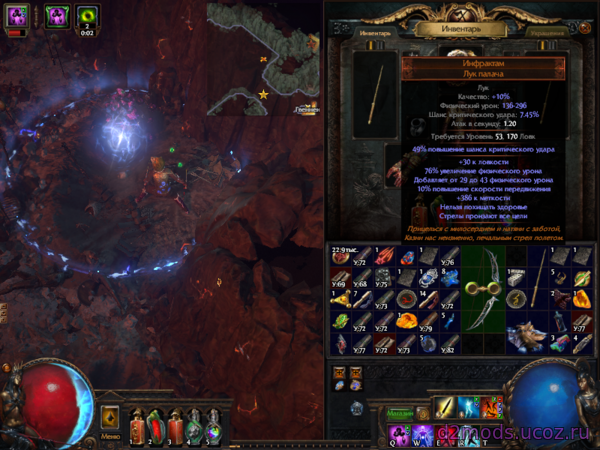Select the equipped bow in weapon slot

pos(376,102)
